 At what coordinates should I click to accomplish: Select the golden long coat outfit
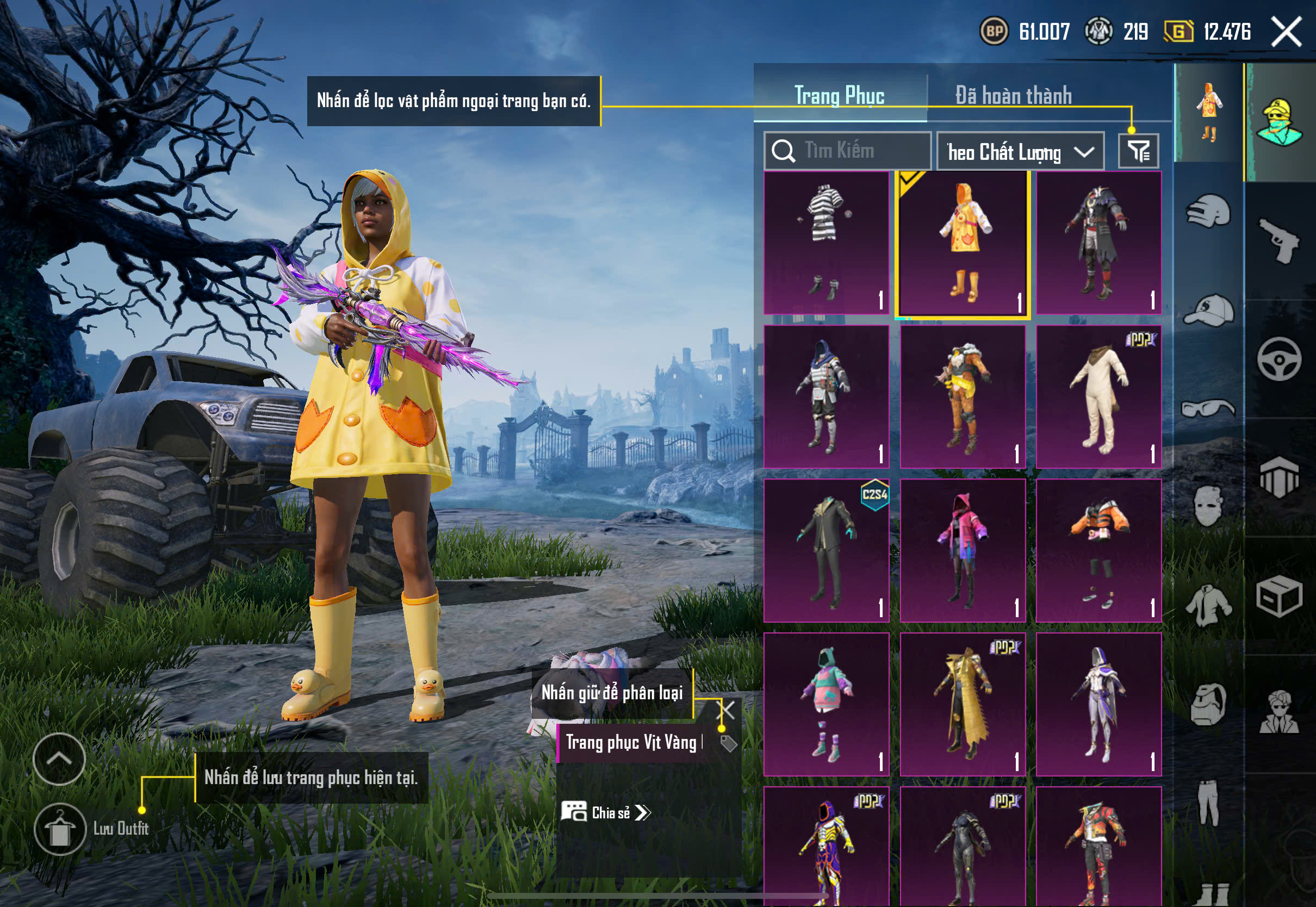pyautogui.click(x=963, y=704)
